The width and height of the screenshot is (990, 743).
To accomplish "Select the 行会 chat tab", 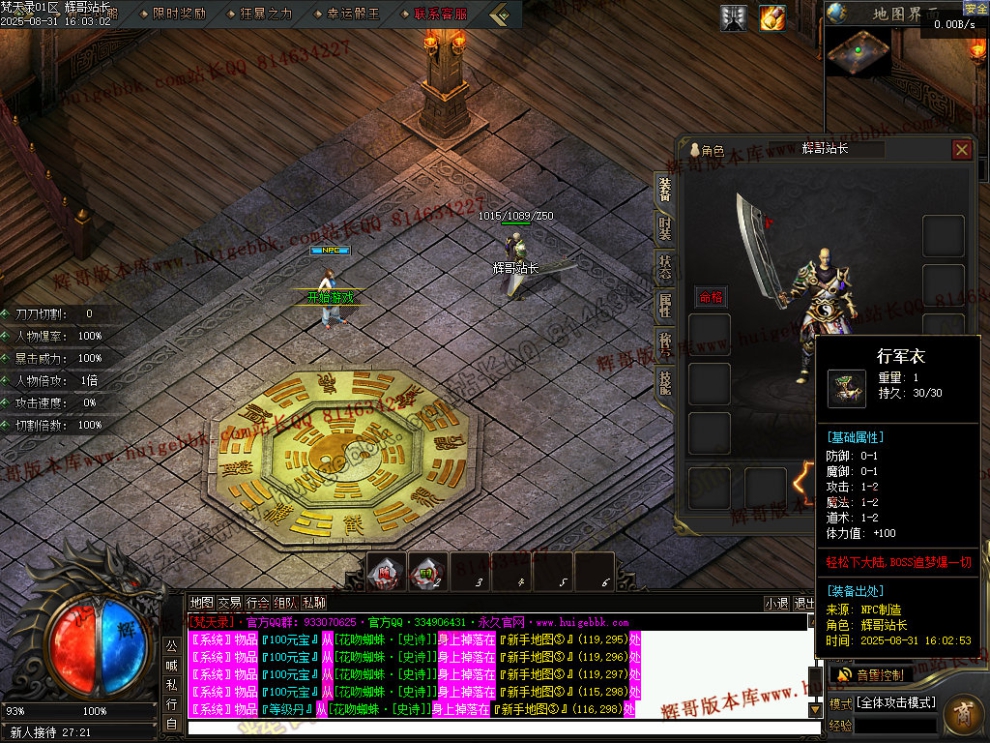I will tap(258, 603).
